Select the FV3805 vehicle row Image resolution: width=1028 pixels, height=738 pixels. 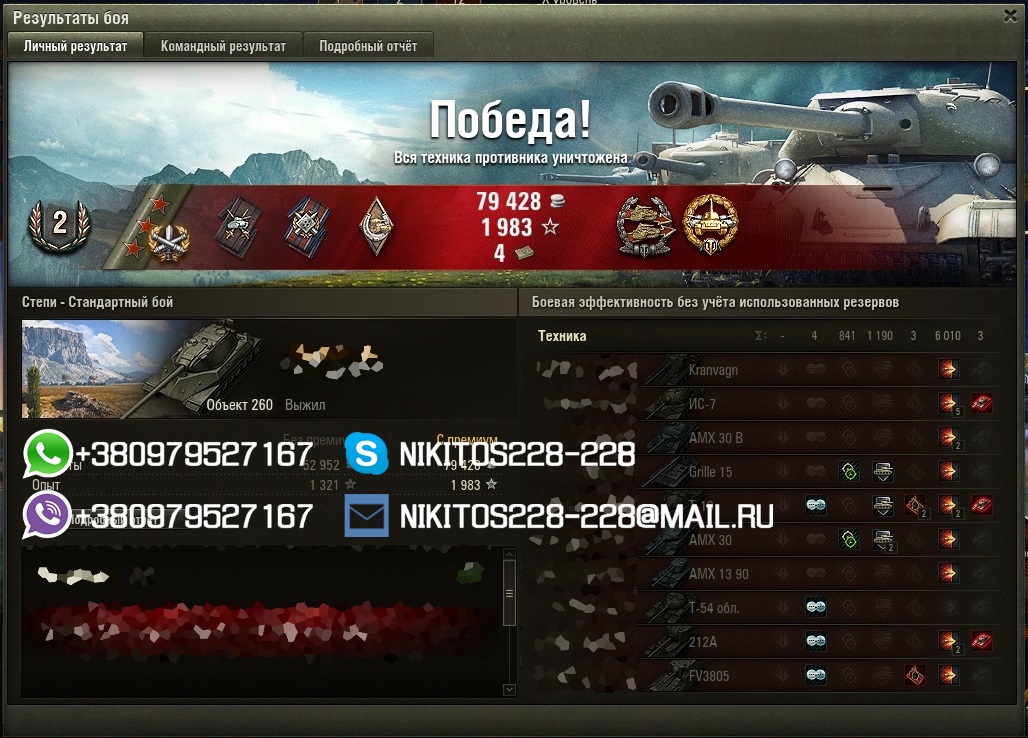click(709, 676)
